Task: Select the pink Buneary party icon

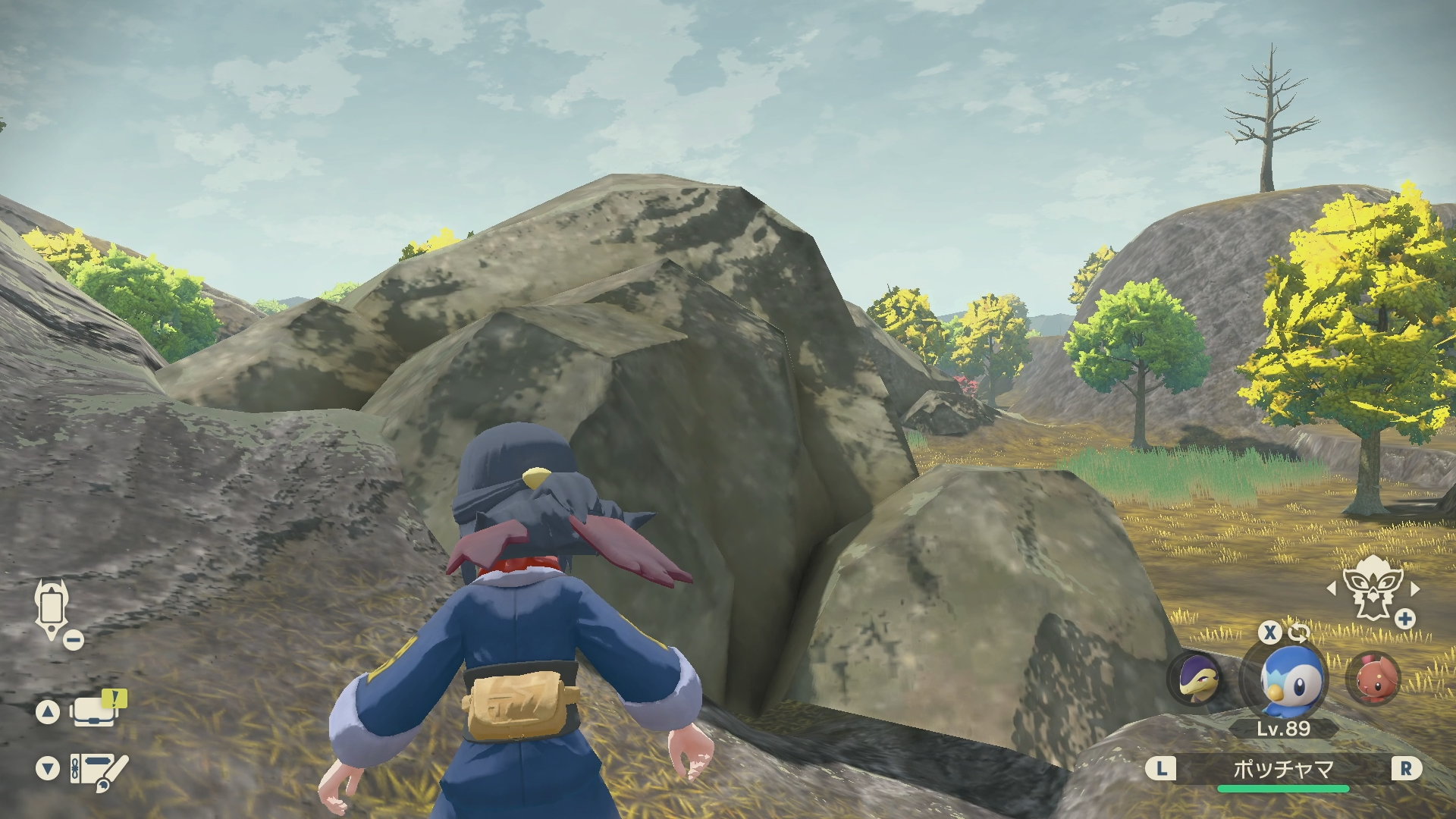Action: (1373, 677)
